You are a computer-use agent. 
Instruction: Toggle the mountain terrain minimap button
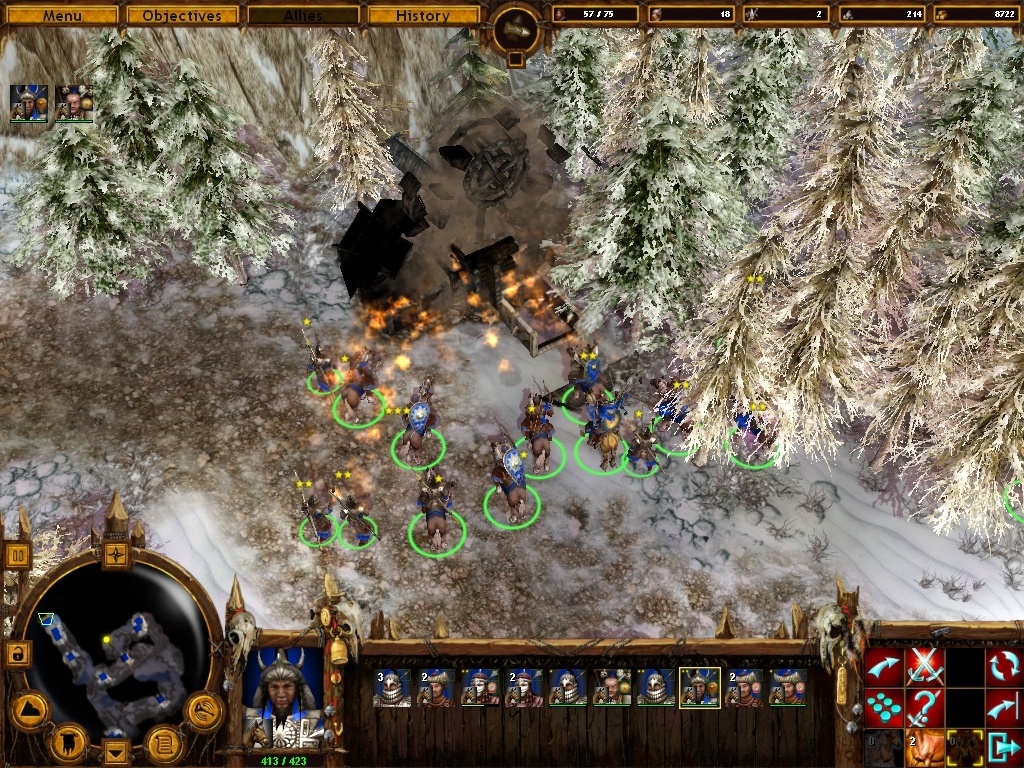(30, 710)
